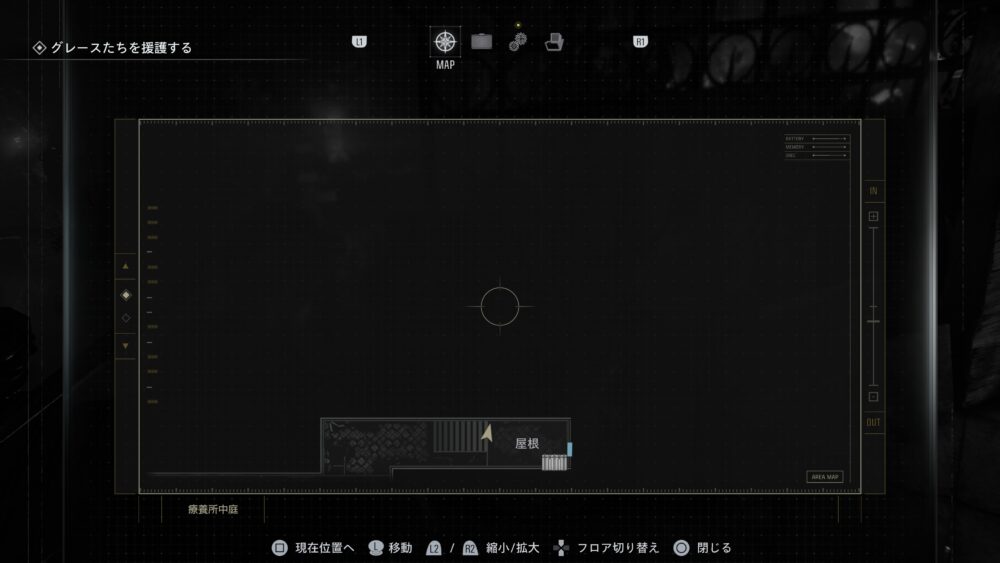Viewport: 1000px width, 563px height.
Task: Click the plus zoom button
Action: 873,217
